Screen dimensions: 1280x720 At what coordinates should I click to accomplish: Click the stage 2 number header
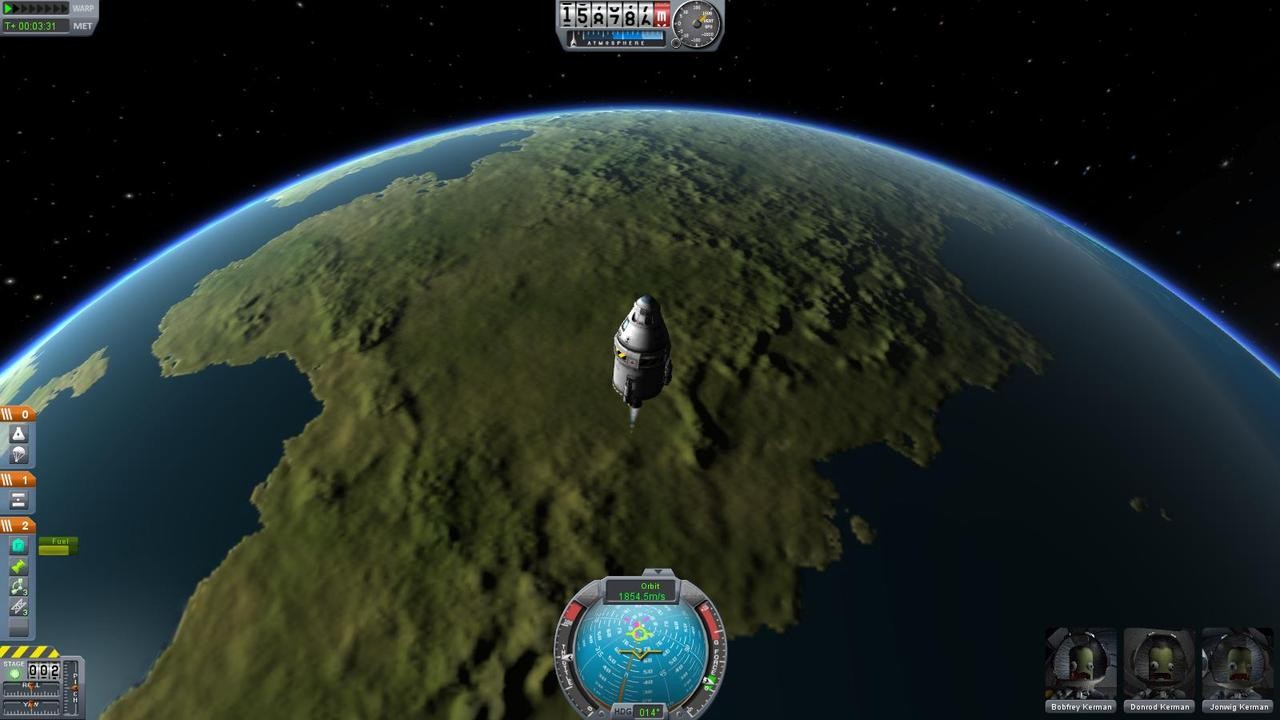[24, 525]
